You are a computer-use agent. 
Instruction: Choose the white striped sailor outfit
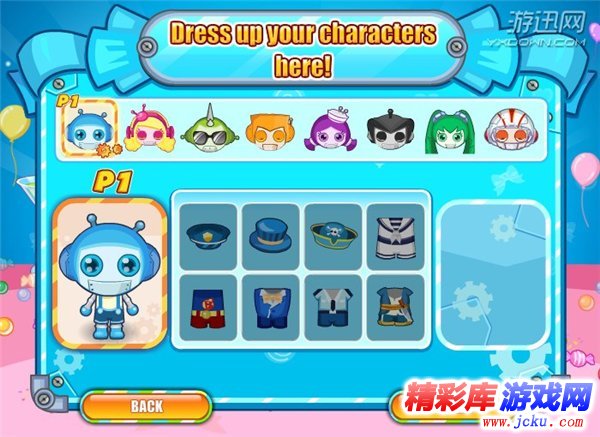click(x=394, y=236)
